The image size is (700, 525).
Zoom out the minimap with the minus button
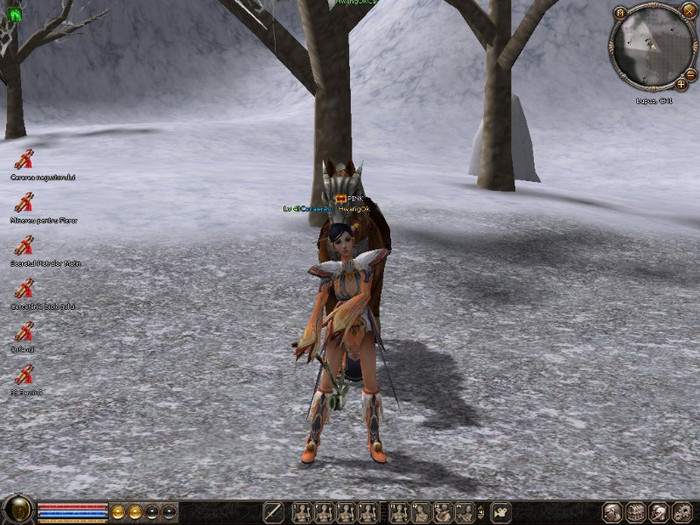click(691, 74)
